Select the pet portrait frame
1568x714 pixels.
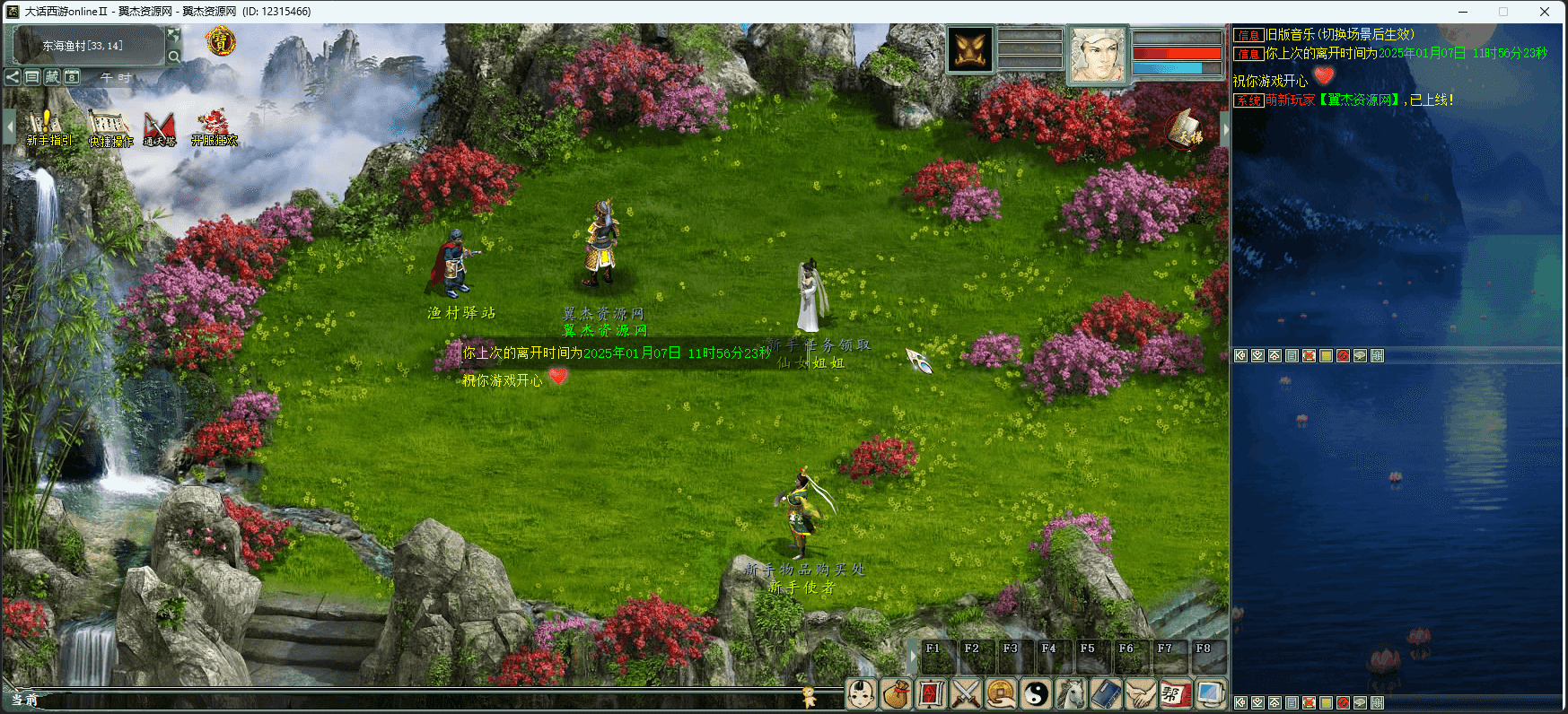pyautogui.click(x=970, y=49)
